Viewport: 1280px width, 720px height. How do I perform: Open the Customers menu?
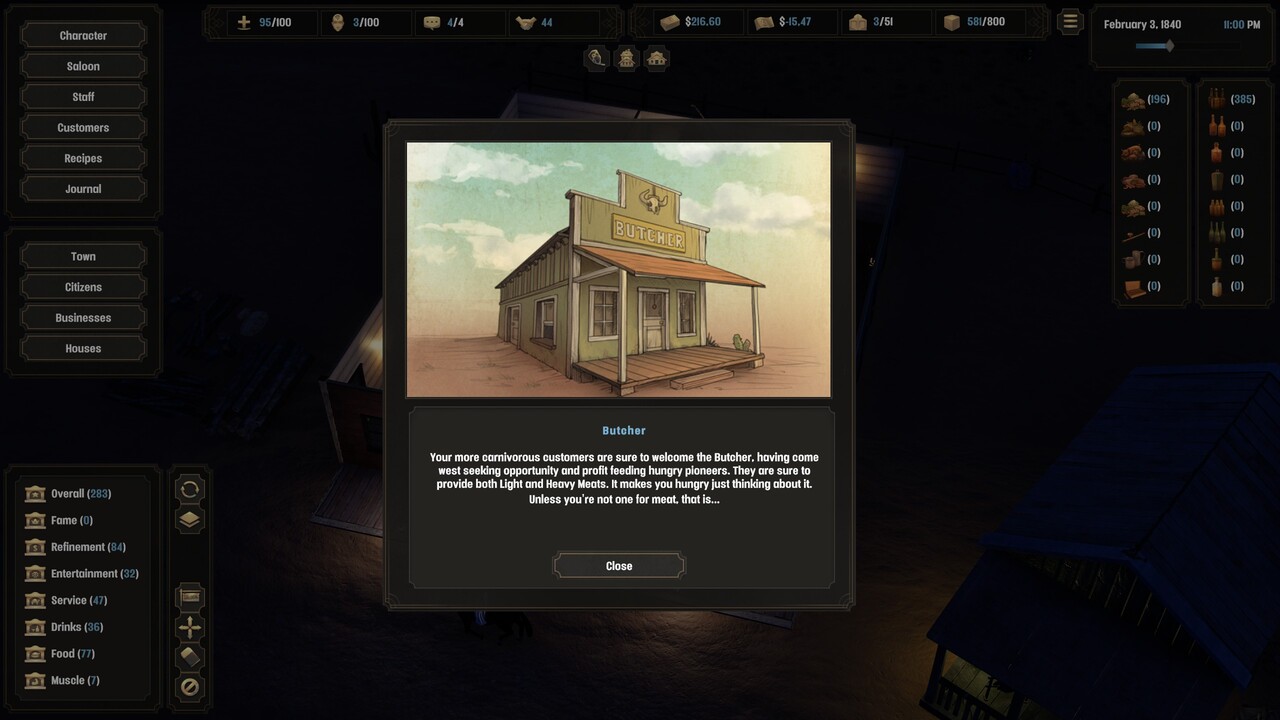[x=83, y=128]
